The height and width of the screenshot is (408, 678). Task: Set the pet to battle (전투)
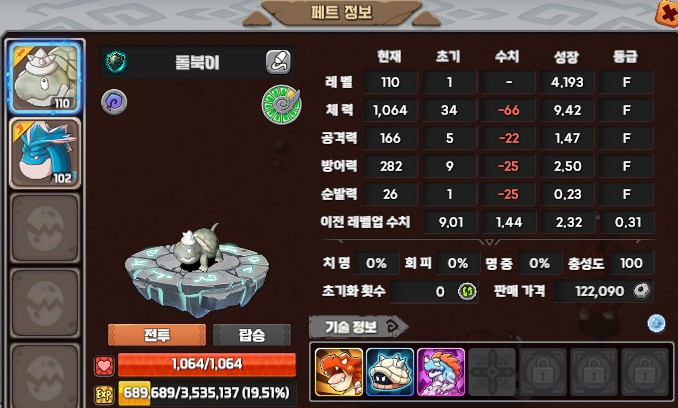point(156,335)
